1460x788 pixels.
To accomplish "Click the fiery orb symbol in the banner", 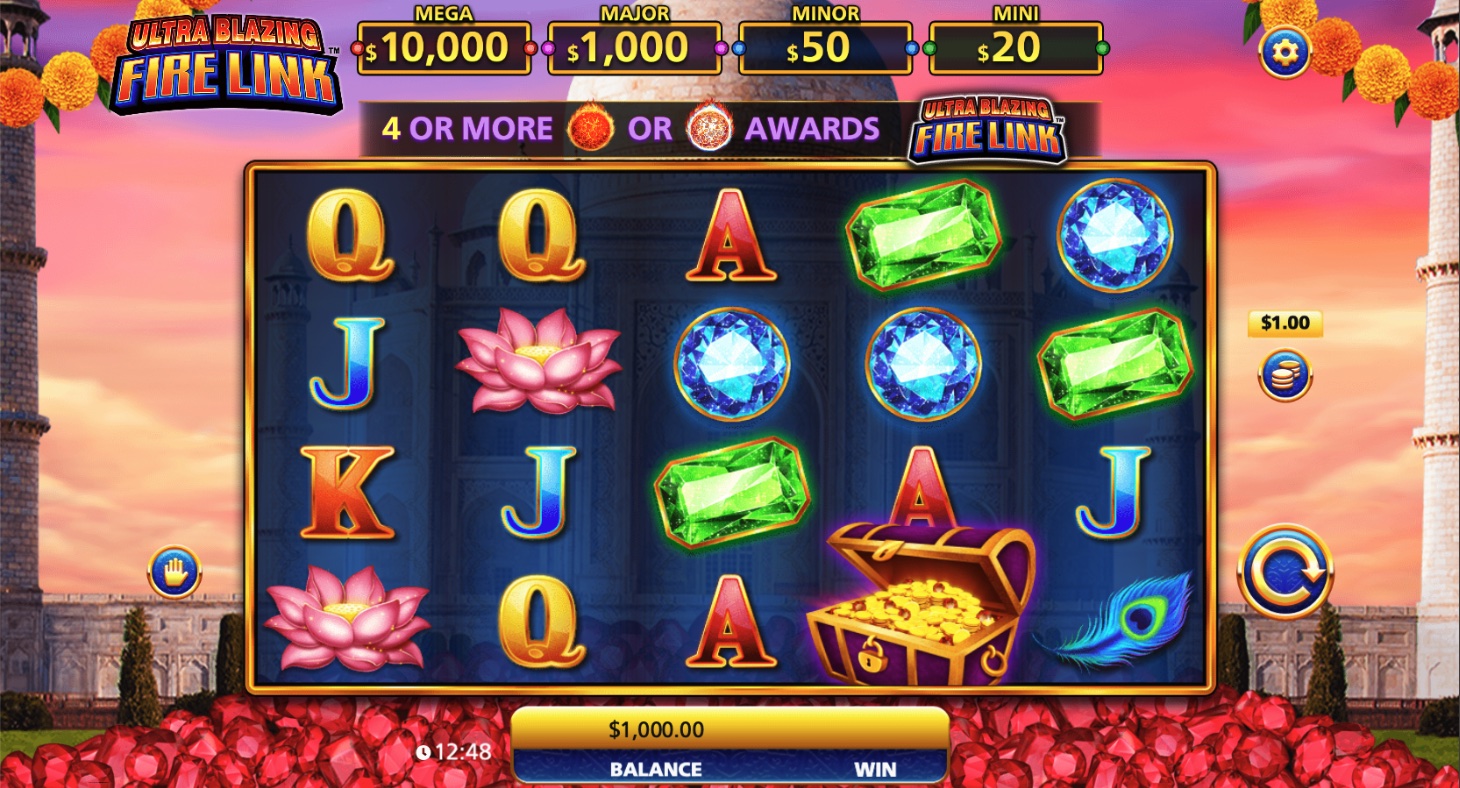I will tap(588, 129).
